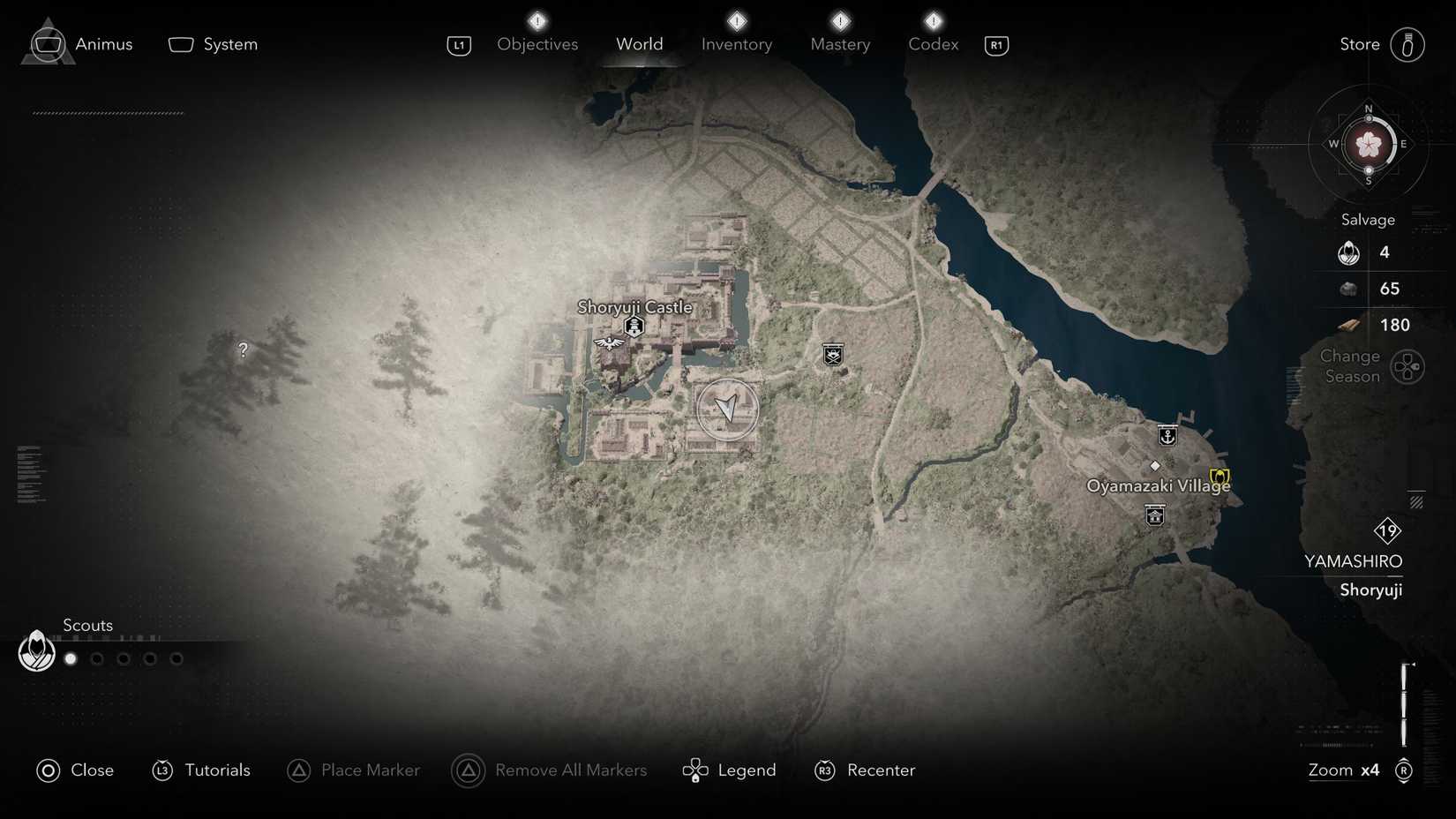The image size is (1456, 819).
Task: Click the Change Season button
Action: pos(1407,366)
